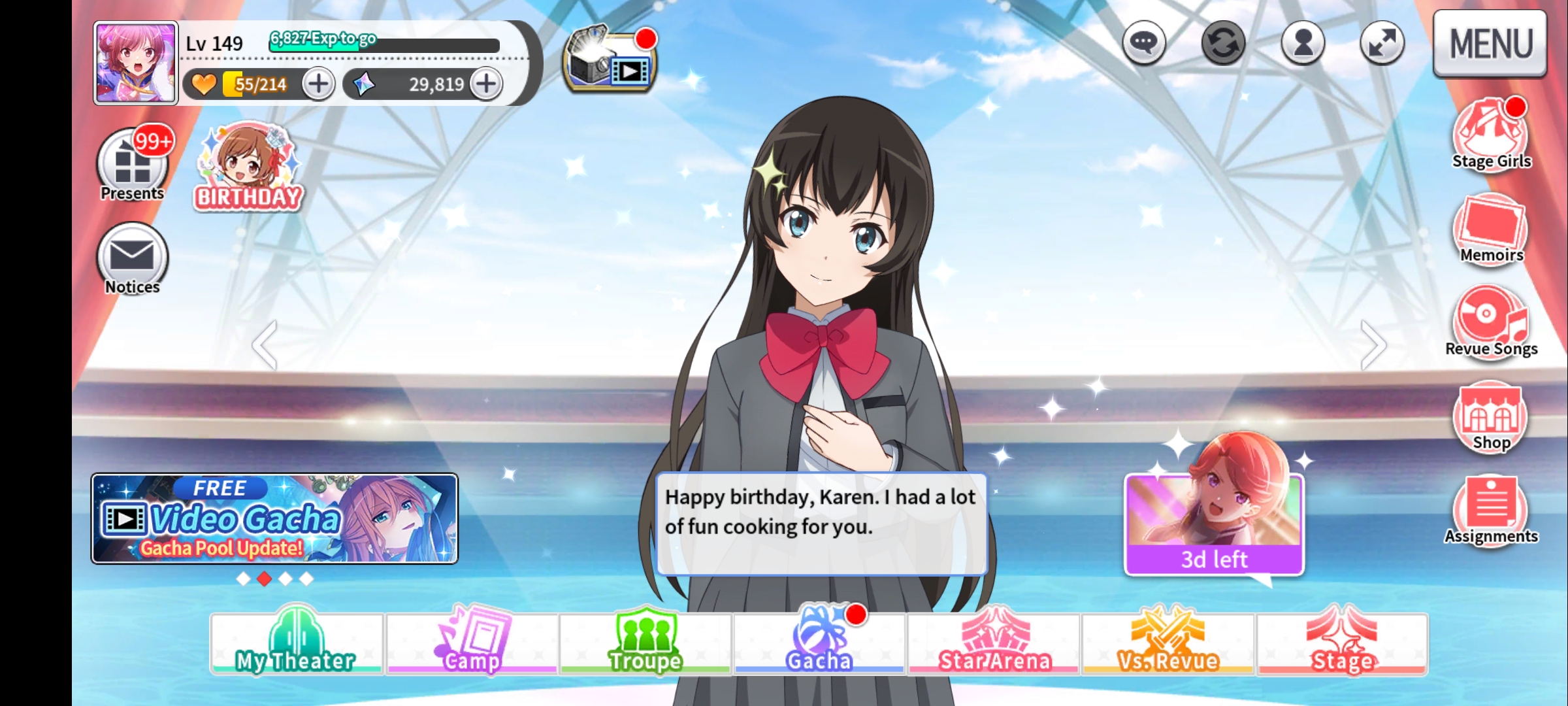Open Revue Songs
Screen dimensions: 1568x706
1491,322
